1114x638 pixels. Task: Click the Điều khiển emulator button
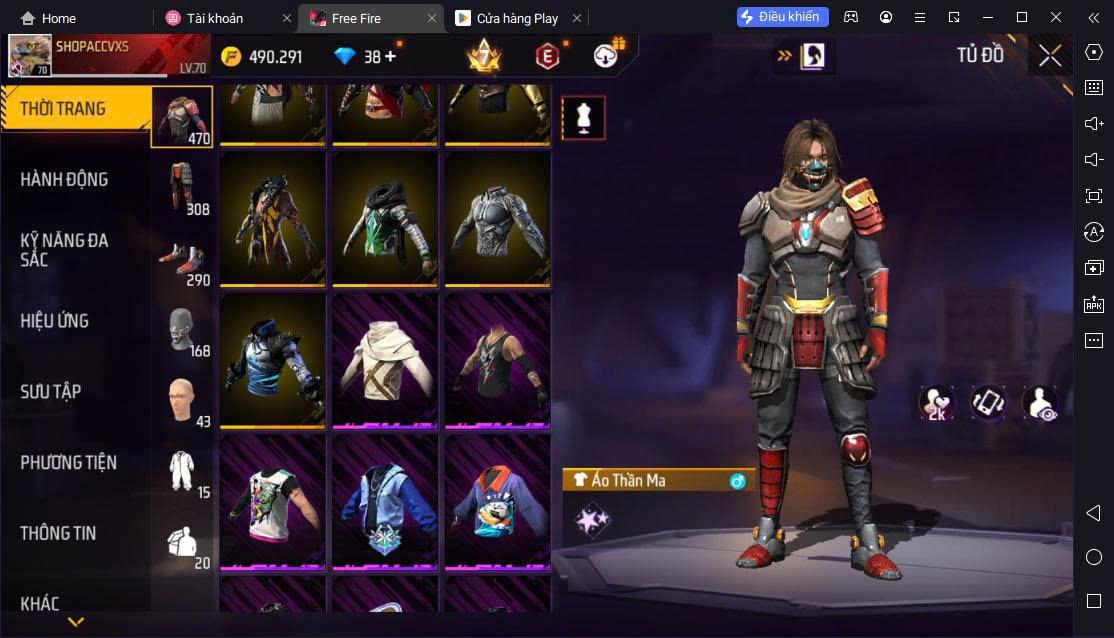click(x=783, y=17)
